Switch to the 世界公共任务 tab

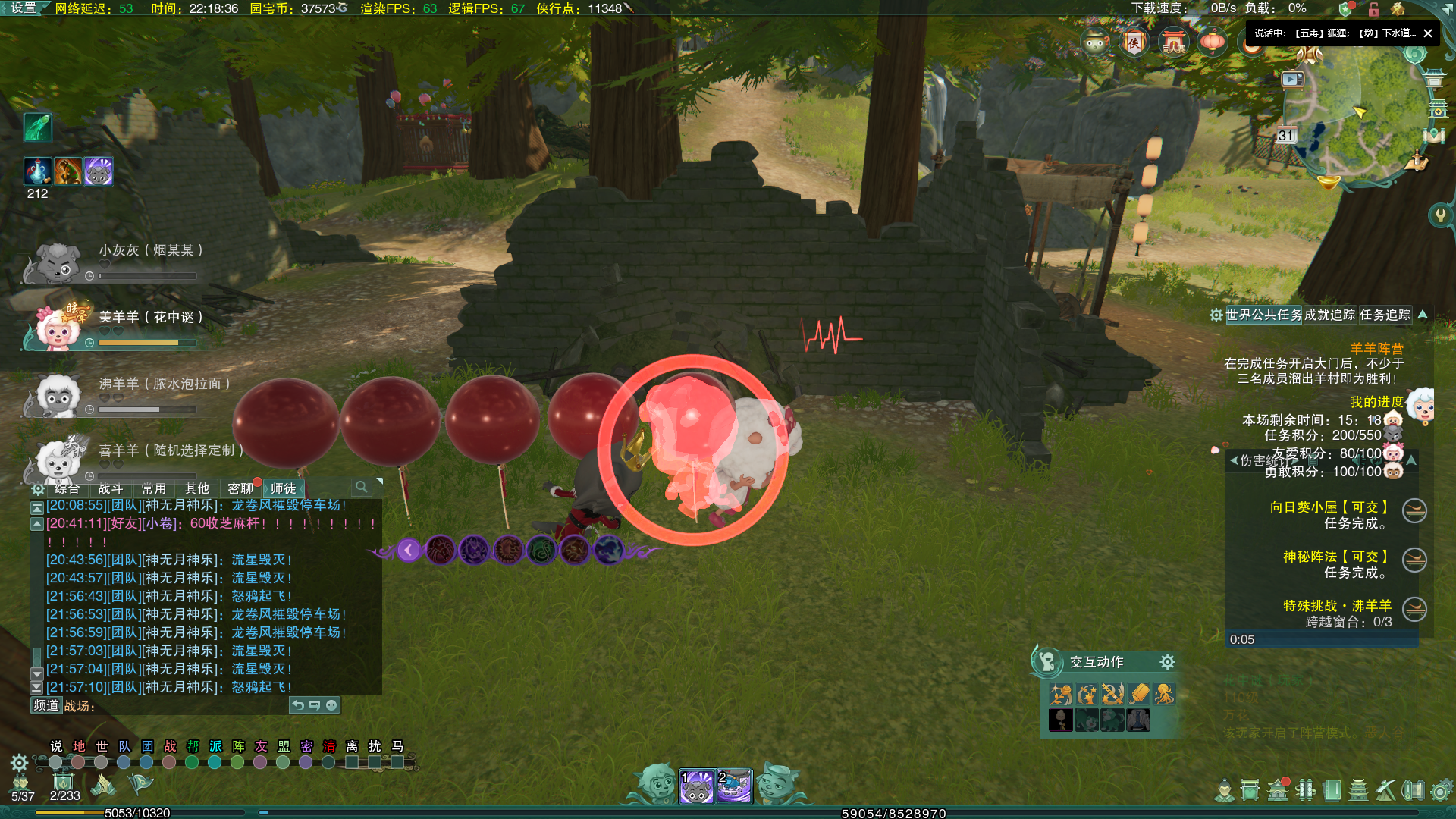pos(1263,315)
